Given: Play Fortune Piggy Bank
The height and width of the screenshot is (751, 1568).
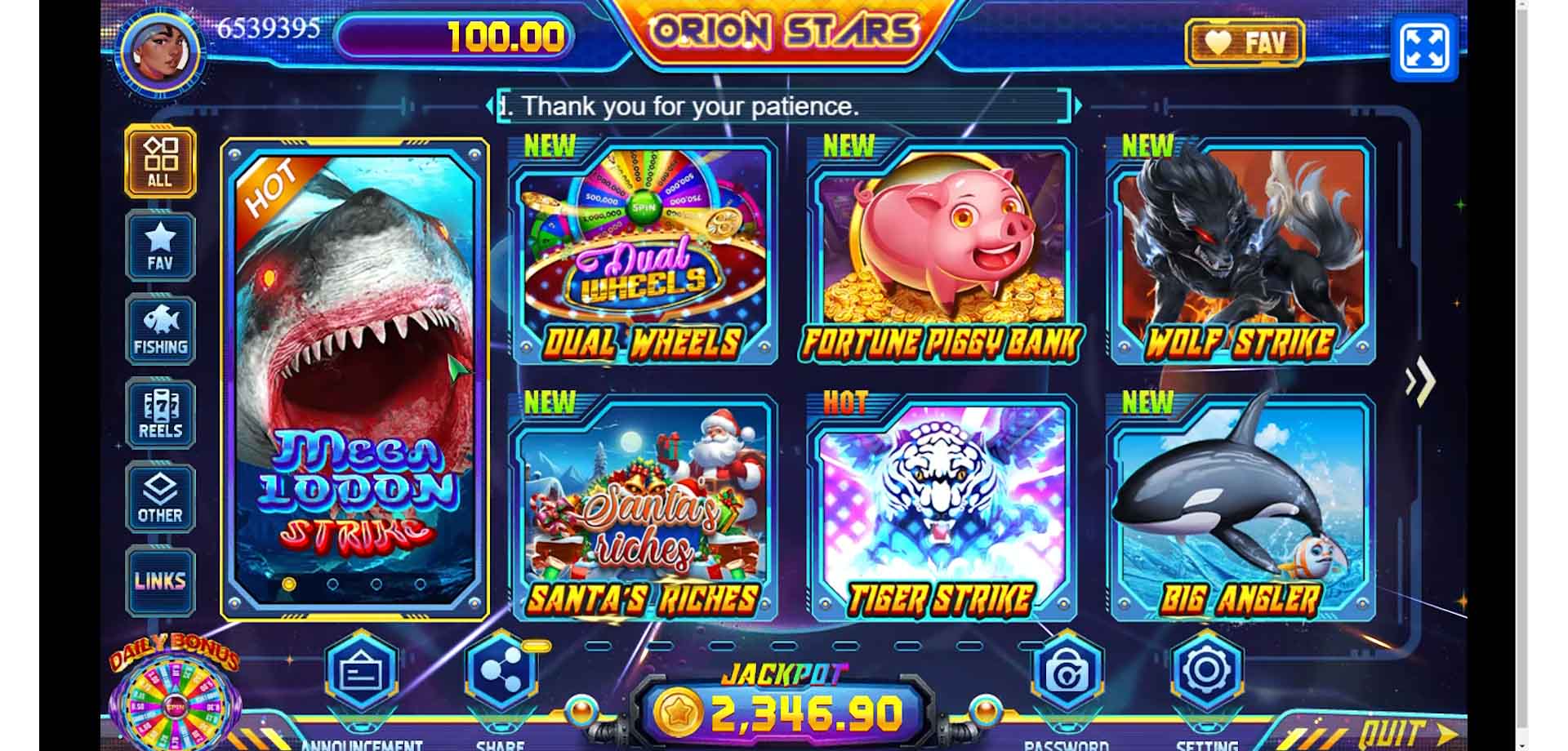Looking at the screenshot, I should click(x=942, y=253).
